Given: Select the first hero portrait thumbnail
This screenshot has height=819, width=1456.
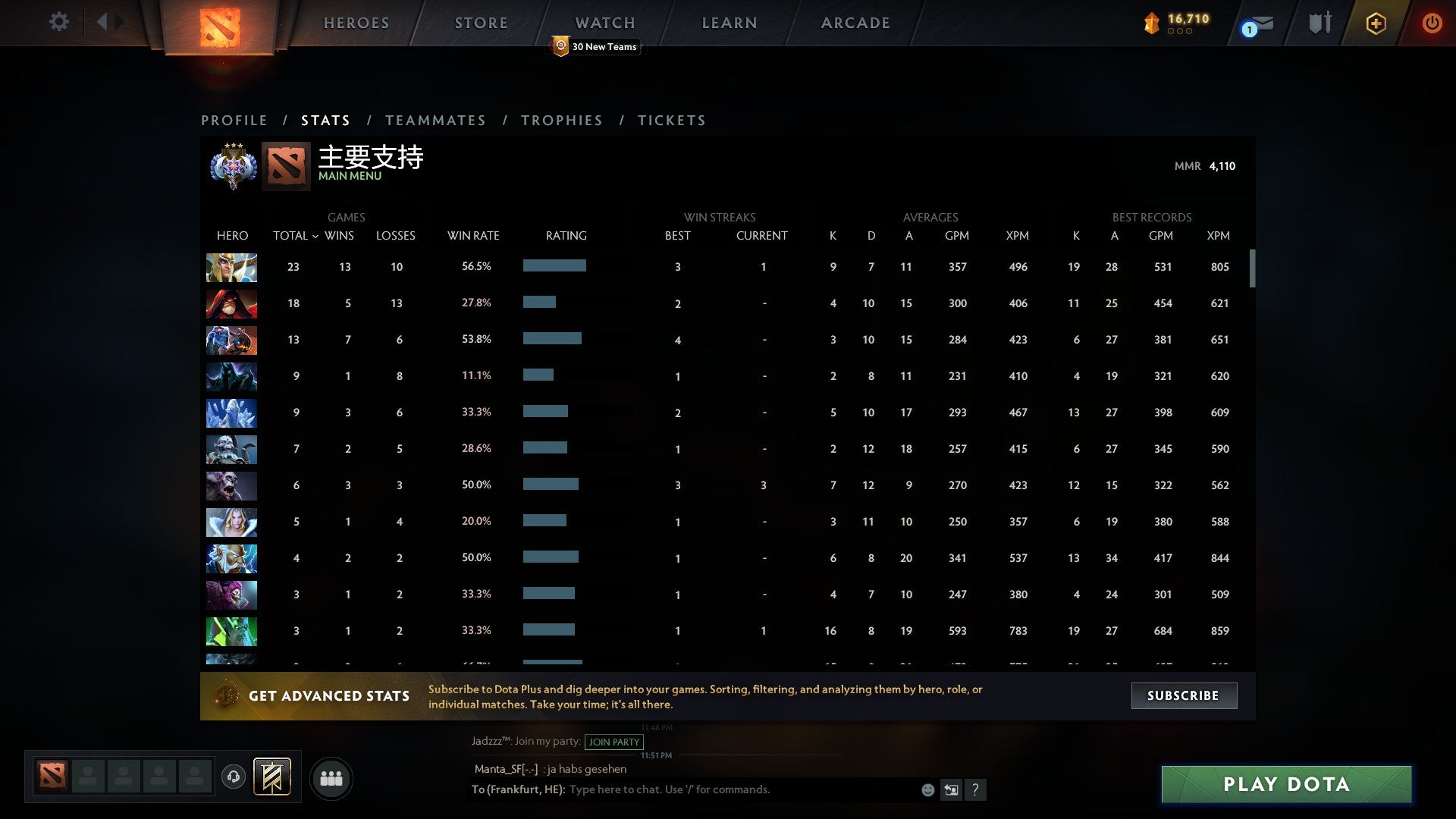Looking at the screenshot, I should tap(231, 267).
